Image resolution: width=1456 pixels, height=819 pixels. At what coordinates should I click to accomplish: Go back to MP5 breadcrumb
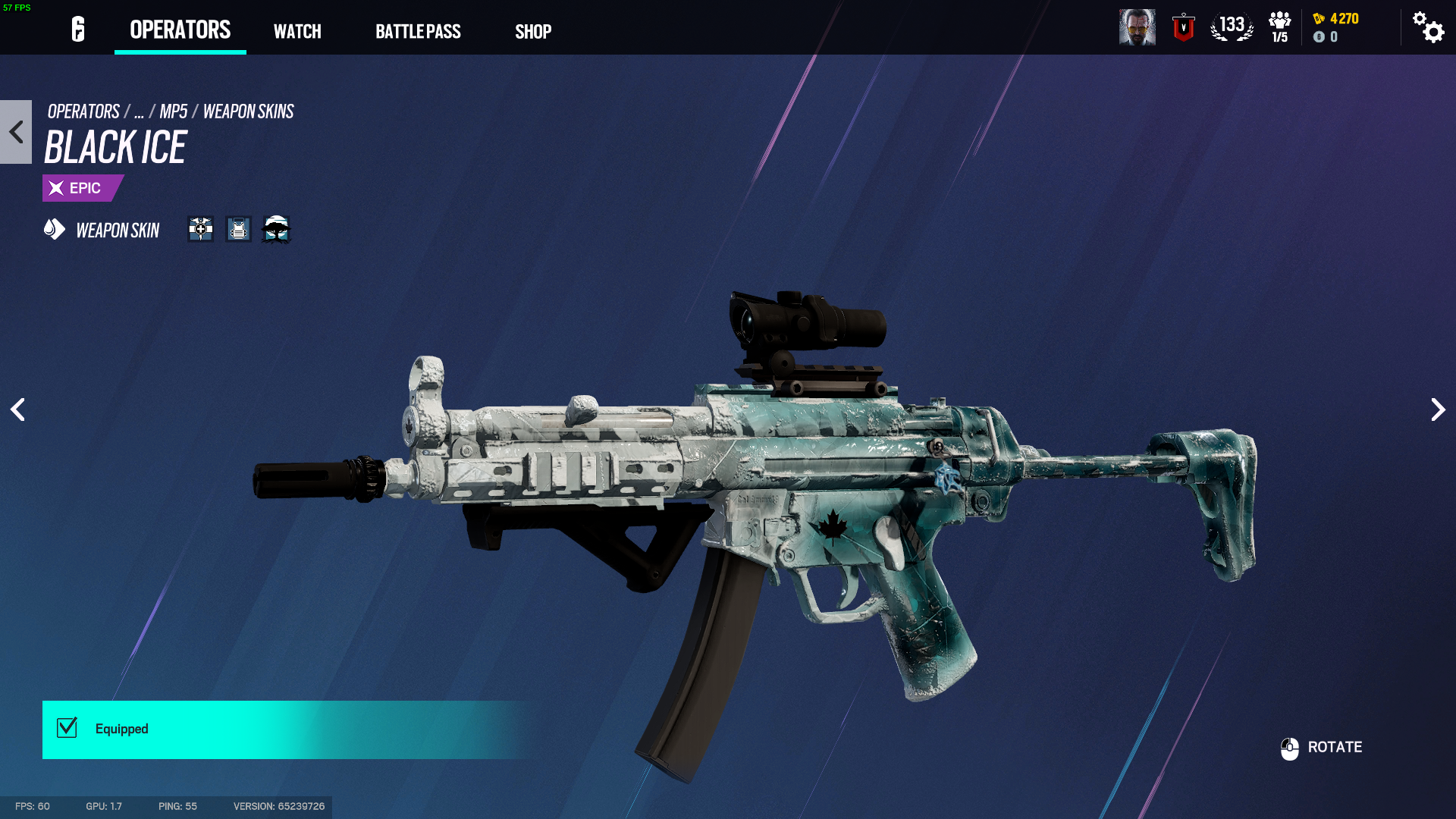[x=173, y=111]
